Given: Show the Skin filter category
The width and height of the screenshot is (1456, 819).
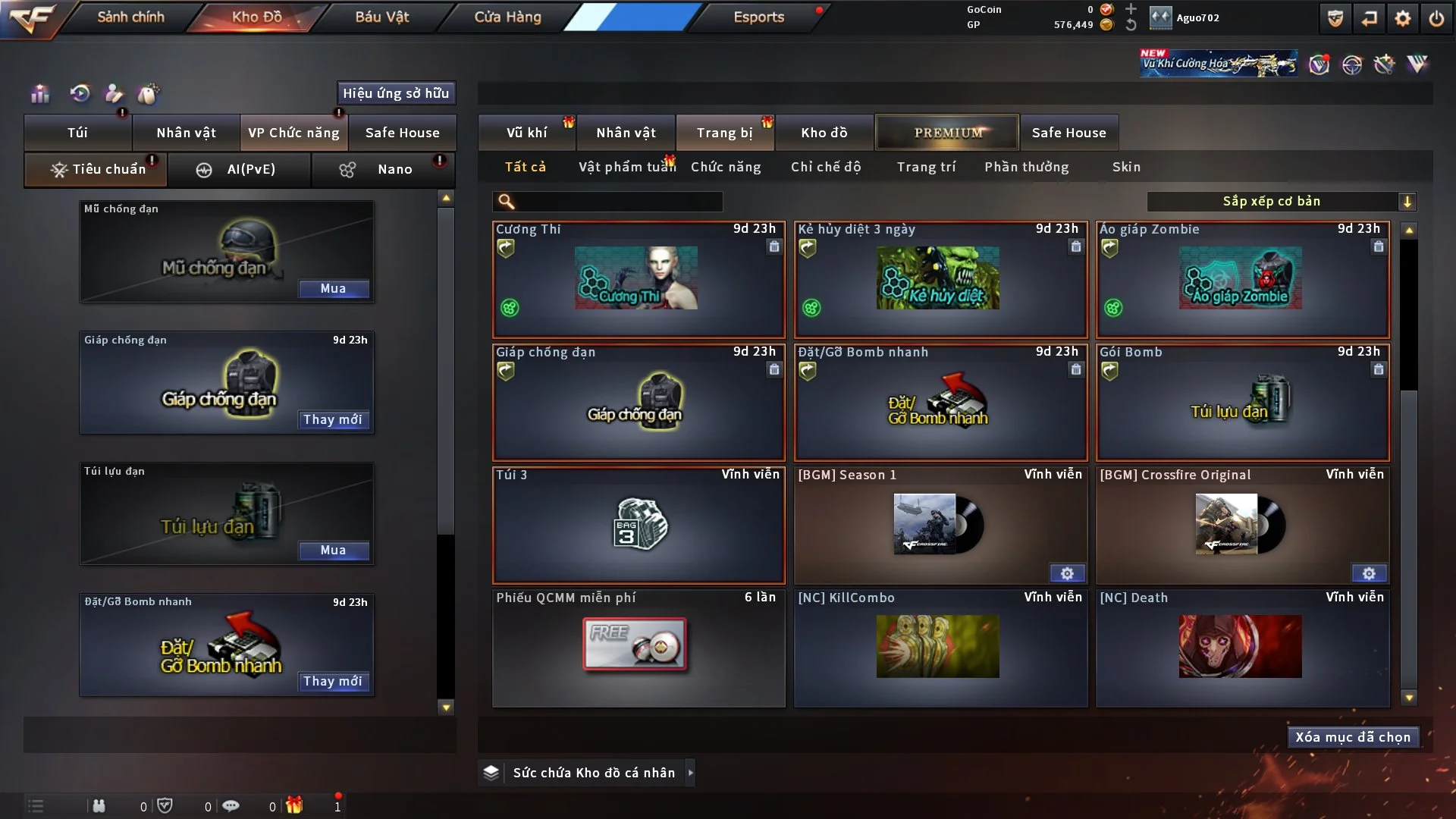Looking at the screenshot, I should (1126, 167).
